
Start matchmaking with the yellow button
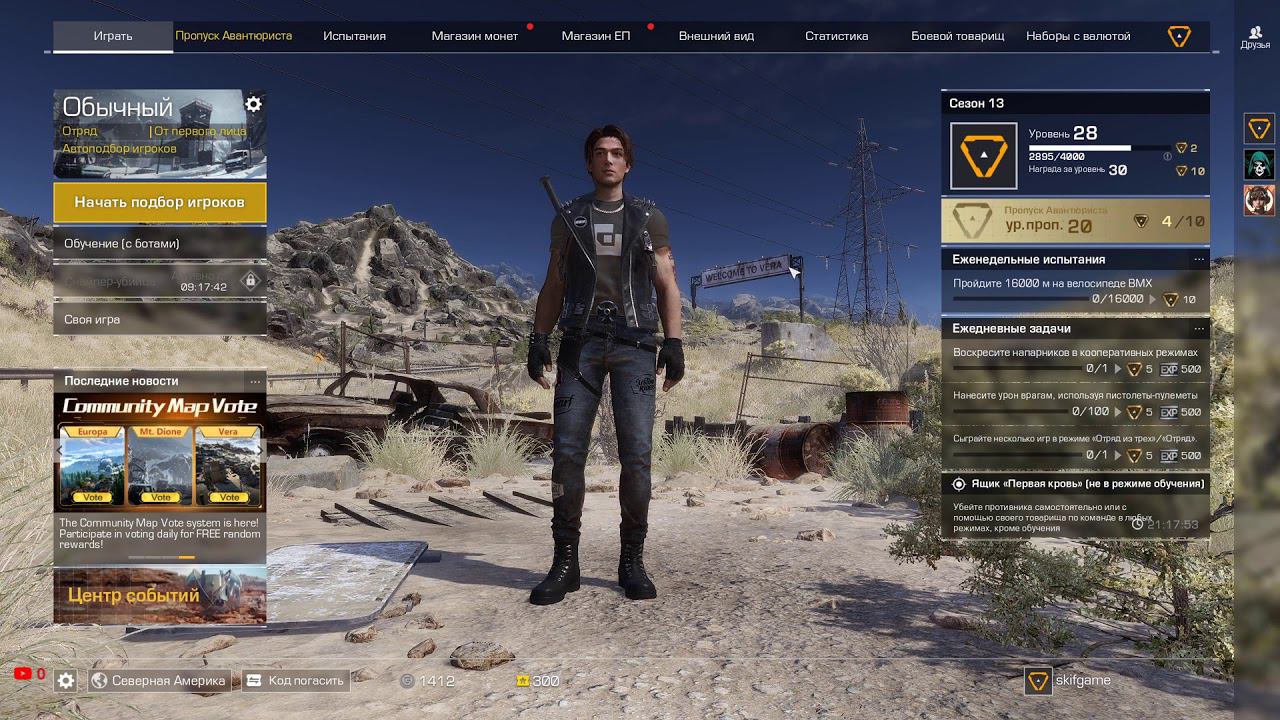[159, 202]
